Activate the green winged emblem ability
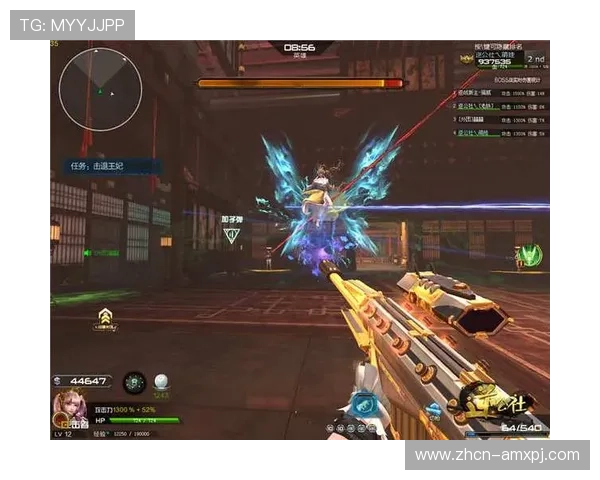The image size is (600, 480). click(531, 255)
